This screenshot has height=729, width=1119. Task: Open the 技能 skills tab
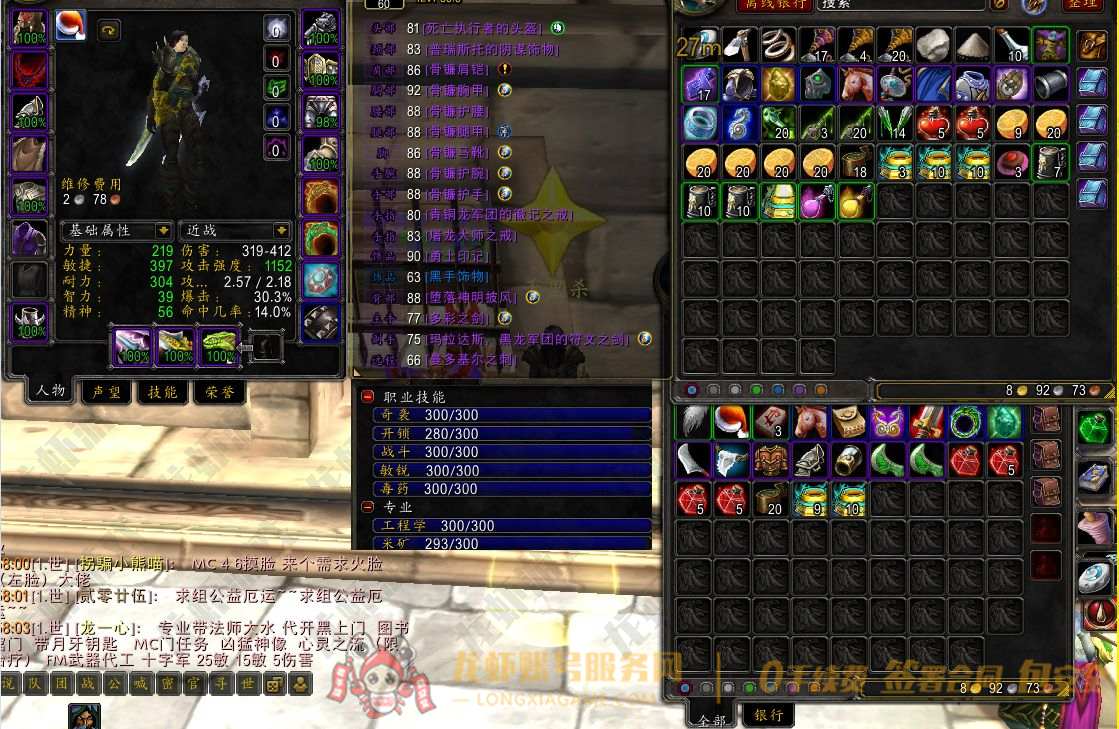coord(162,392)
